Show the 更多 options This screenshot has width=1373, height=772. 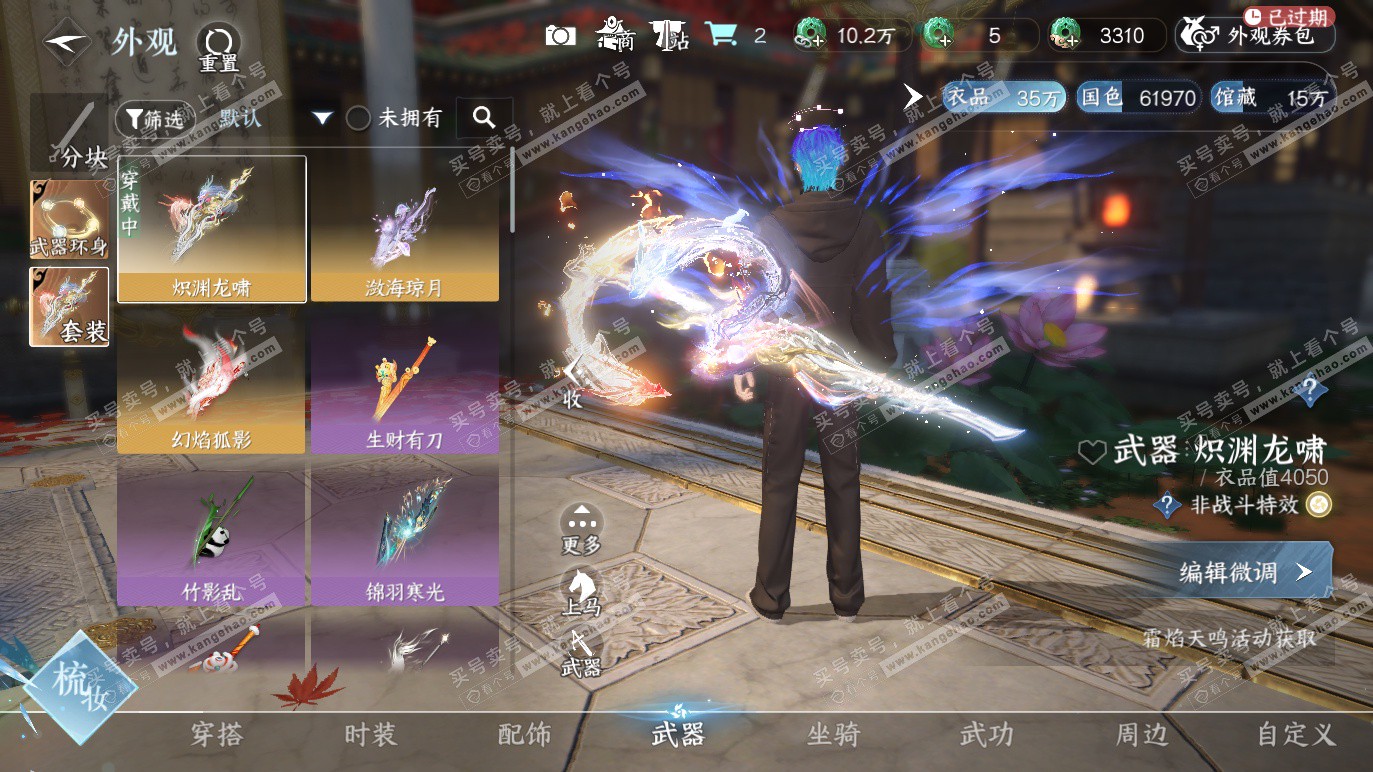coord(581,527)
